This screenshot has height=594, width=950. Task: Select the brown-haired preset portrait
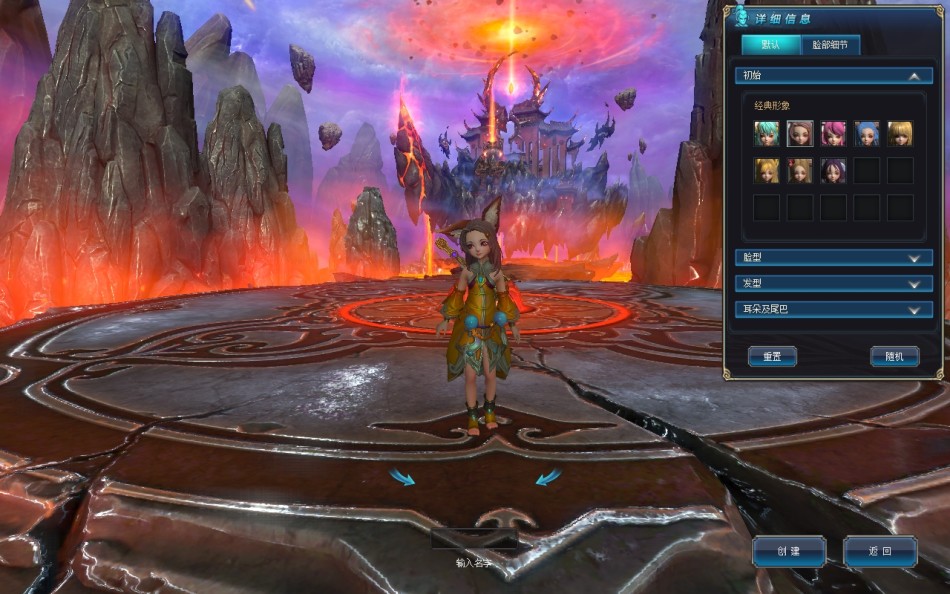(x=800, y=134)
